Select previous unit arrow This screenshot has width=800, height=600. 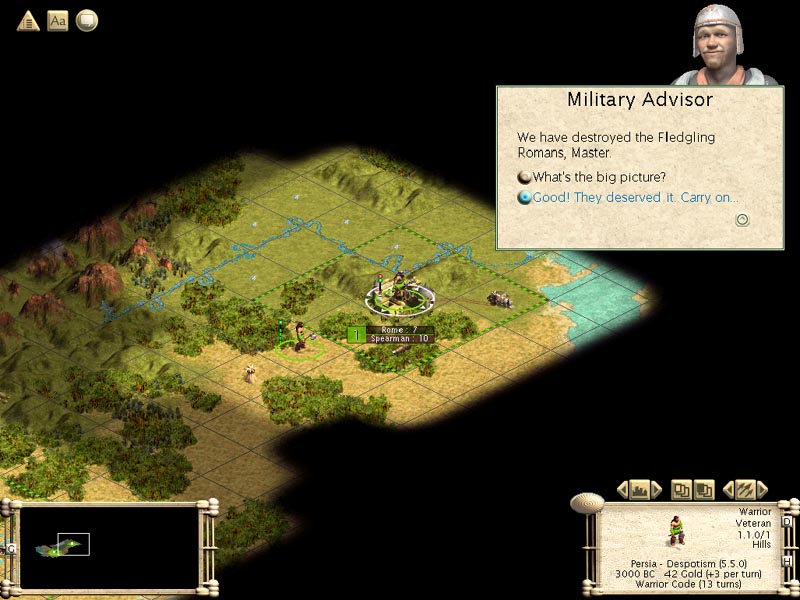[x=728, y=490]
